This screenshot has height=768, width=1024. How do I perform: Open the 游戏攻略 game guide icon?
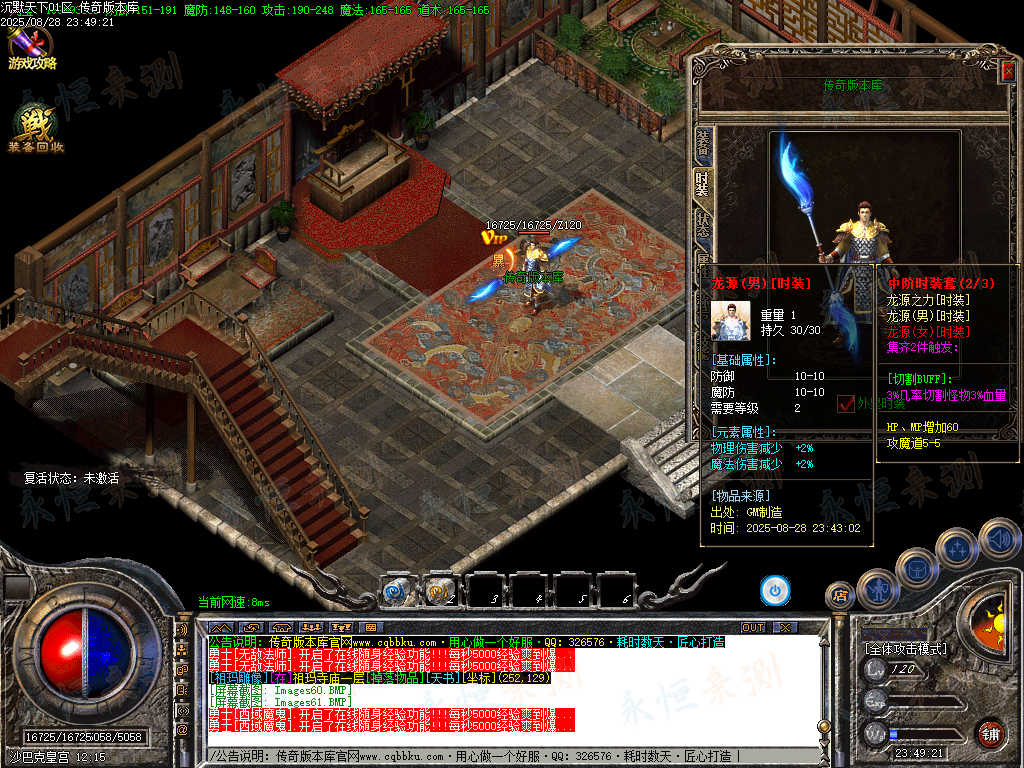coord(30,47)
